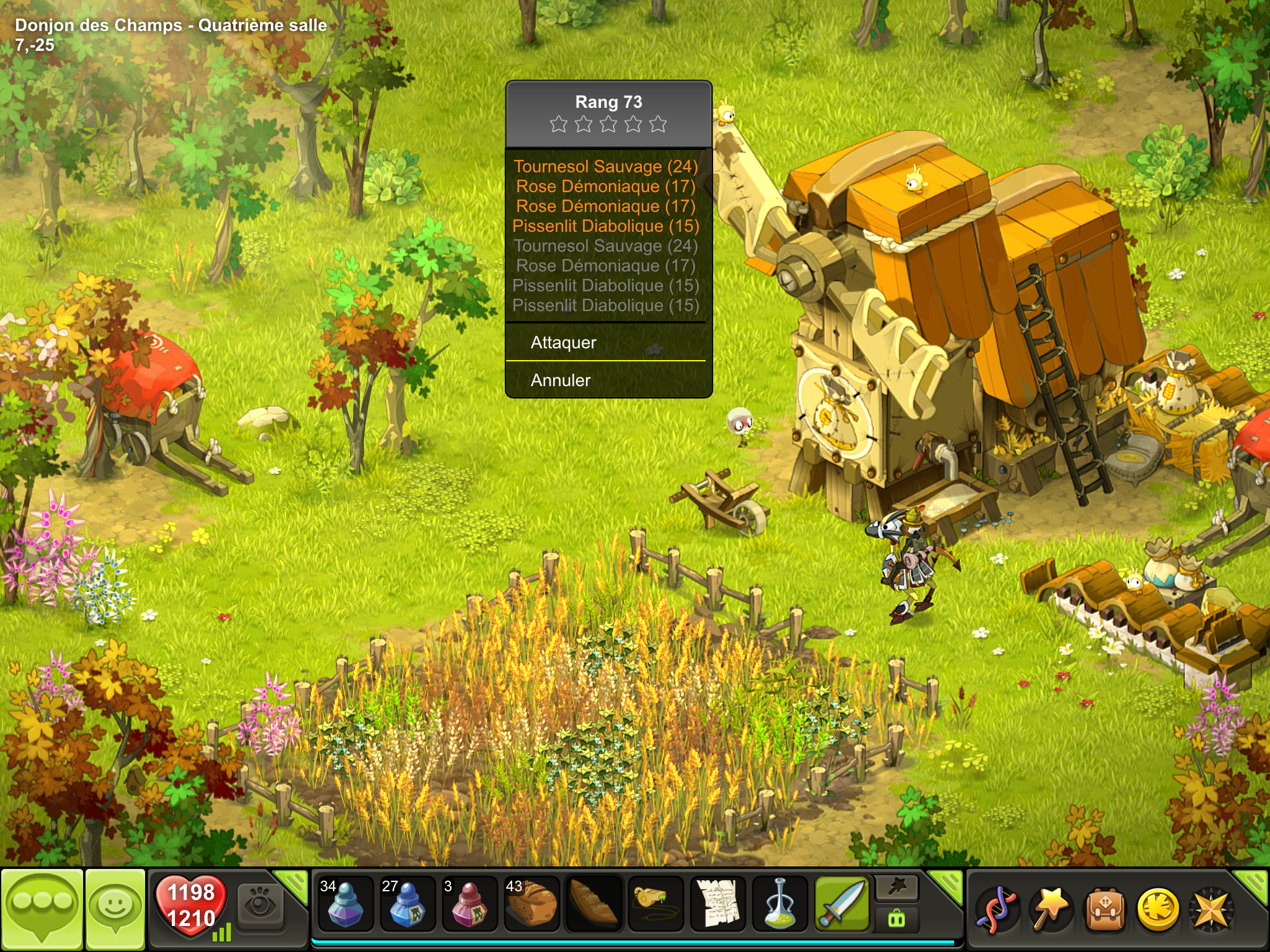Open the torn parchment document
Viewport: 1270px width, 952px height.
717,904
